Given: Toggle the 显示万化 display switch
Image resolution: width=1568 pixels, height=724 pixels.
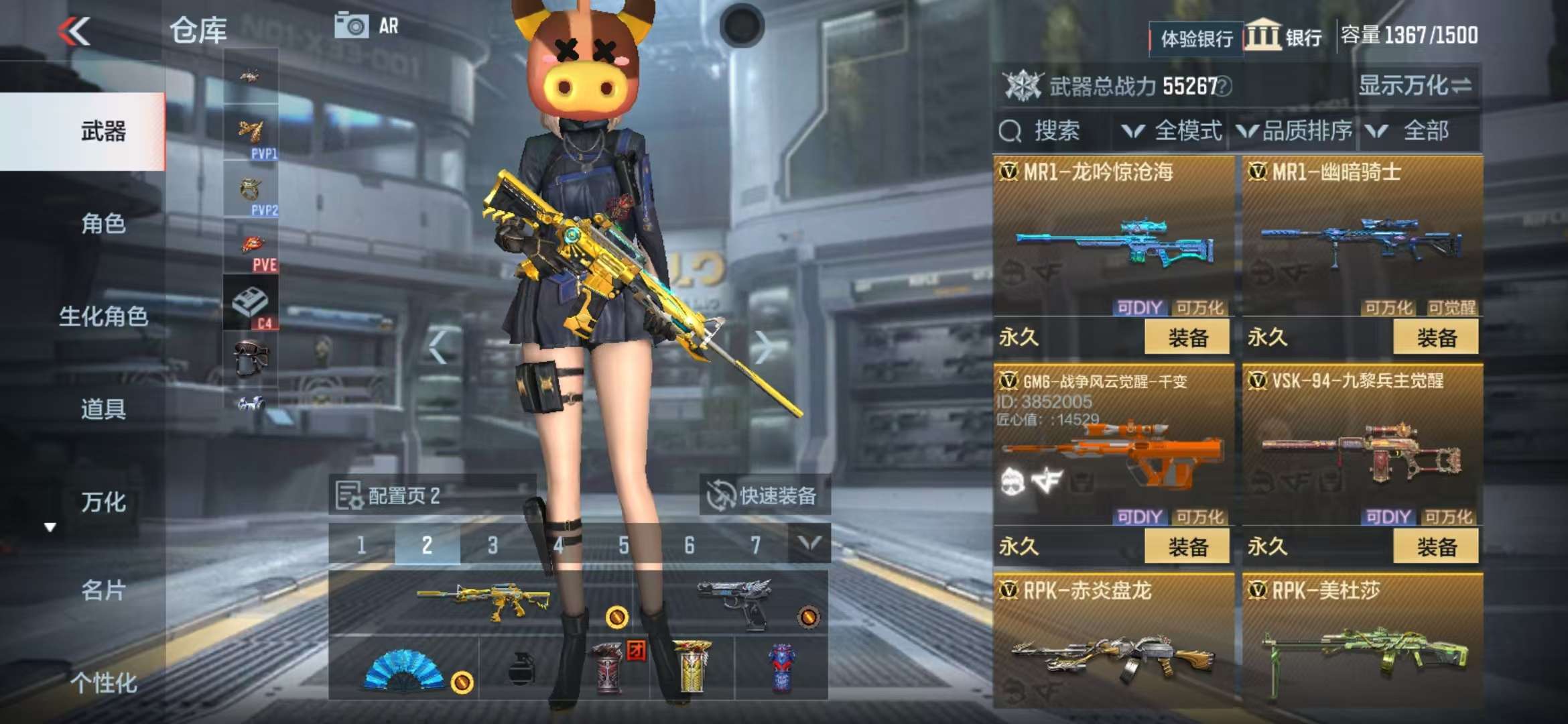Looking at the screenshot, I should coord(1415,86).
